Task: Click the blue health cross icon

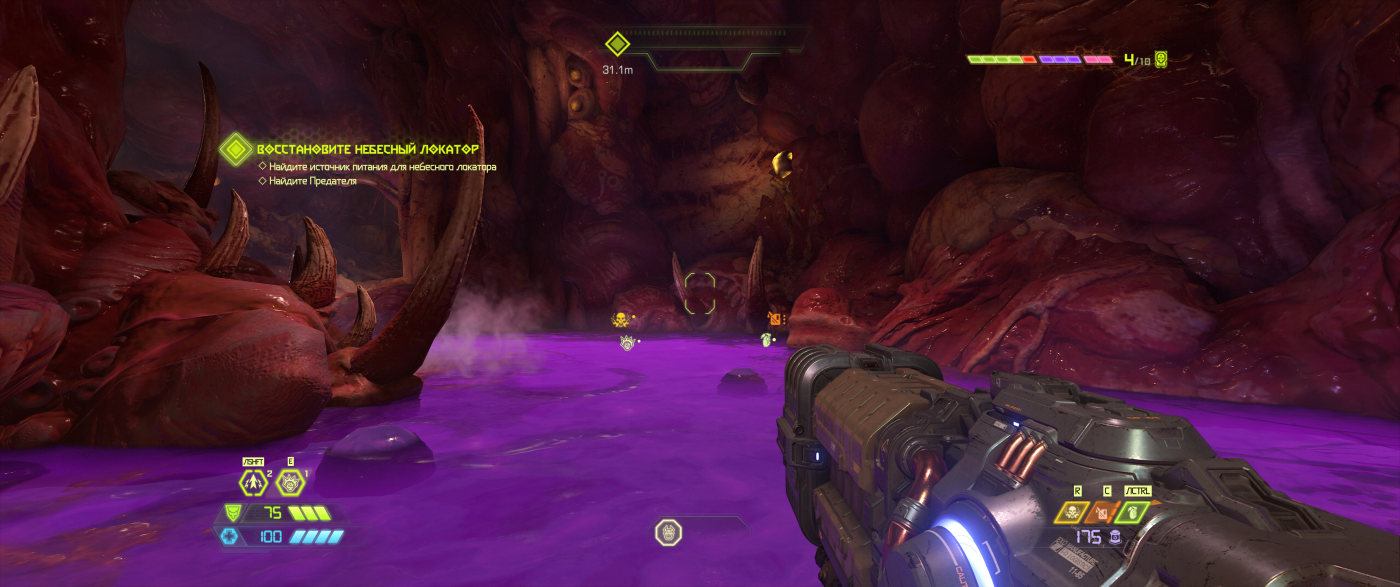Action: pyautogui.click(x=230, y=537)
